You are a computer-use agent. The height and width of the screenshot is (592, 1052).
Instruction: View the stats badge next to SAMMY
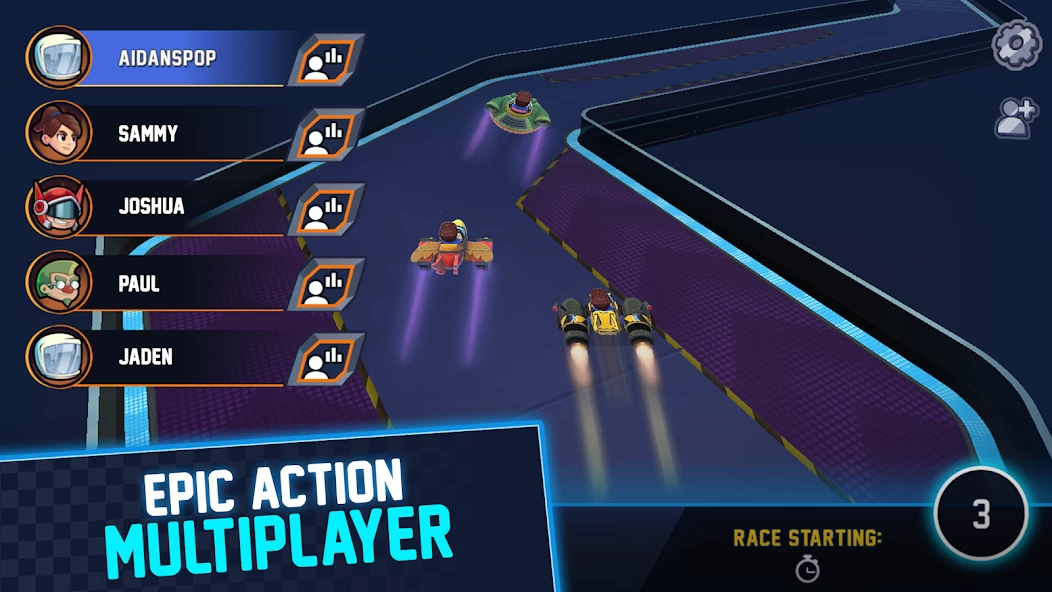click(326, 135)
